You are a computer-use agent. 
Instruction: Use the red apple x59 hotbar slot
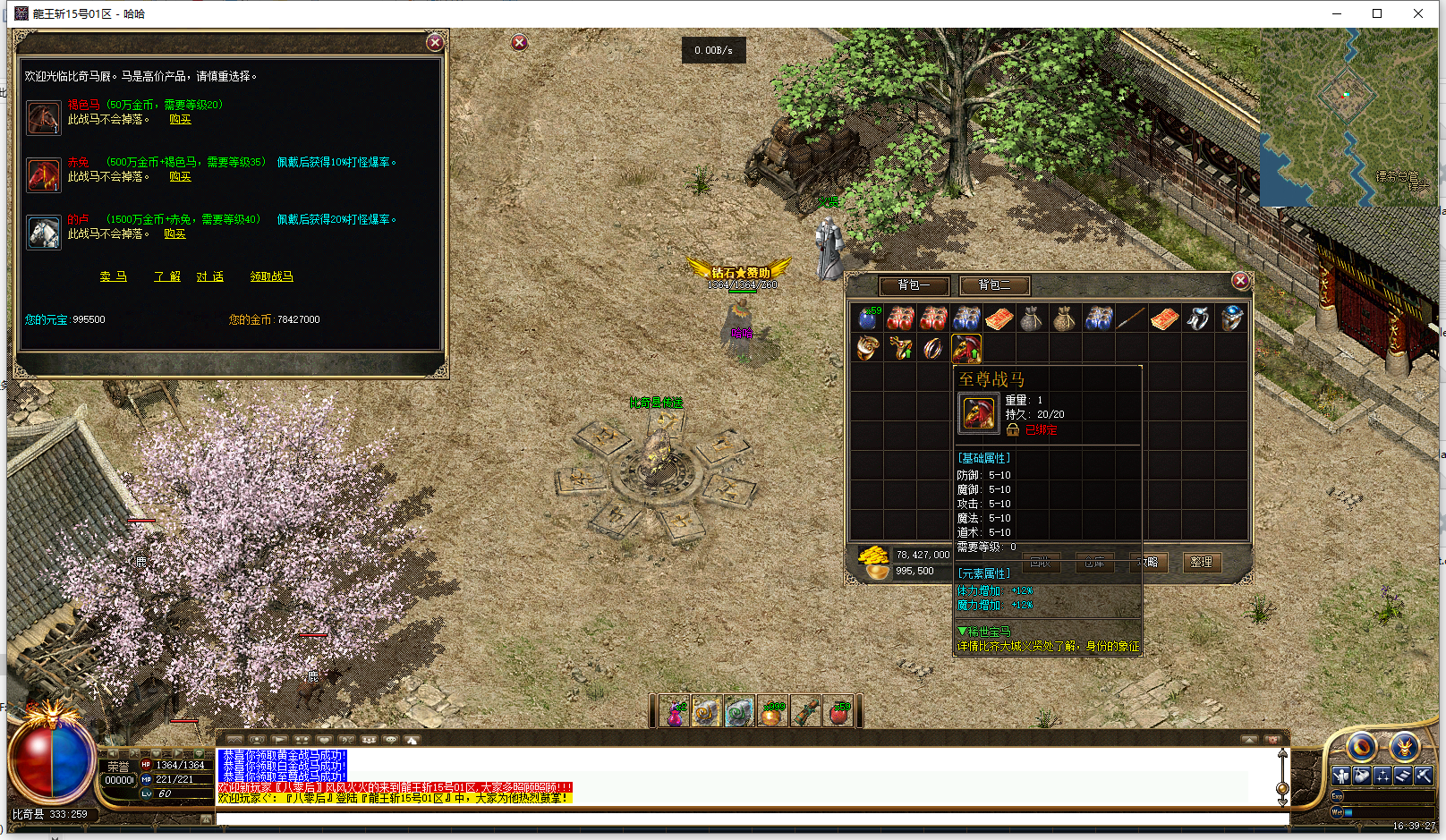coord(838,713)
